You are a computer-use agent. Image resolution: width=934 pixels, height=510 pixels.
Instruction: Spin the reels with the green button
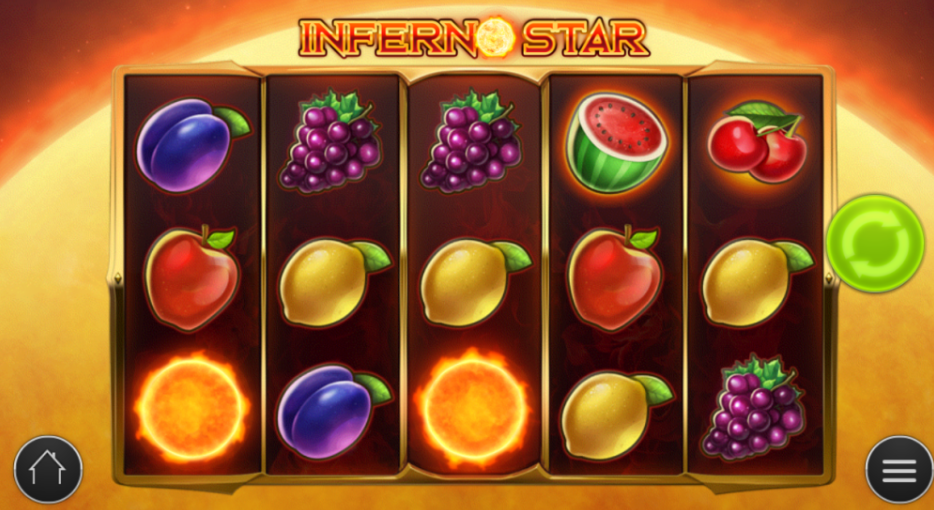click(x=874, y=243)
